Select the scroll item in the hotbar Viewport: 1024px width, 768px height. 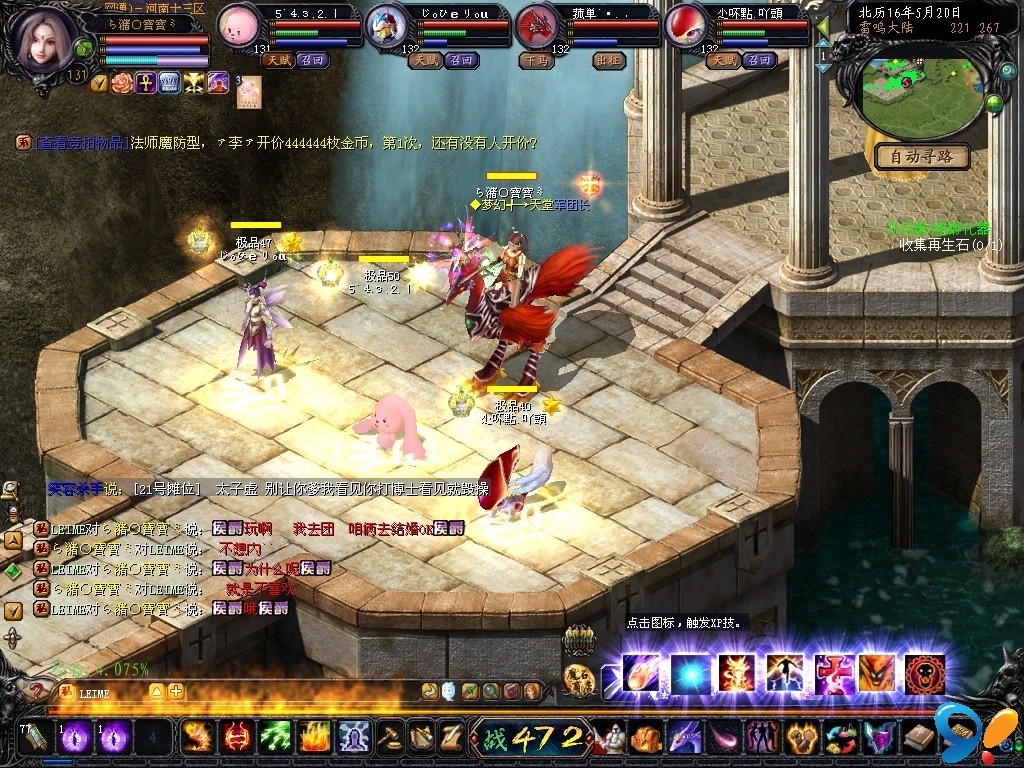35,737
